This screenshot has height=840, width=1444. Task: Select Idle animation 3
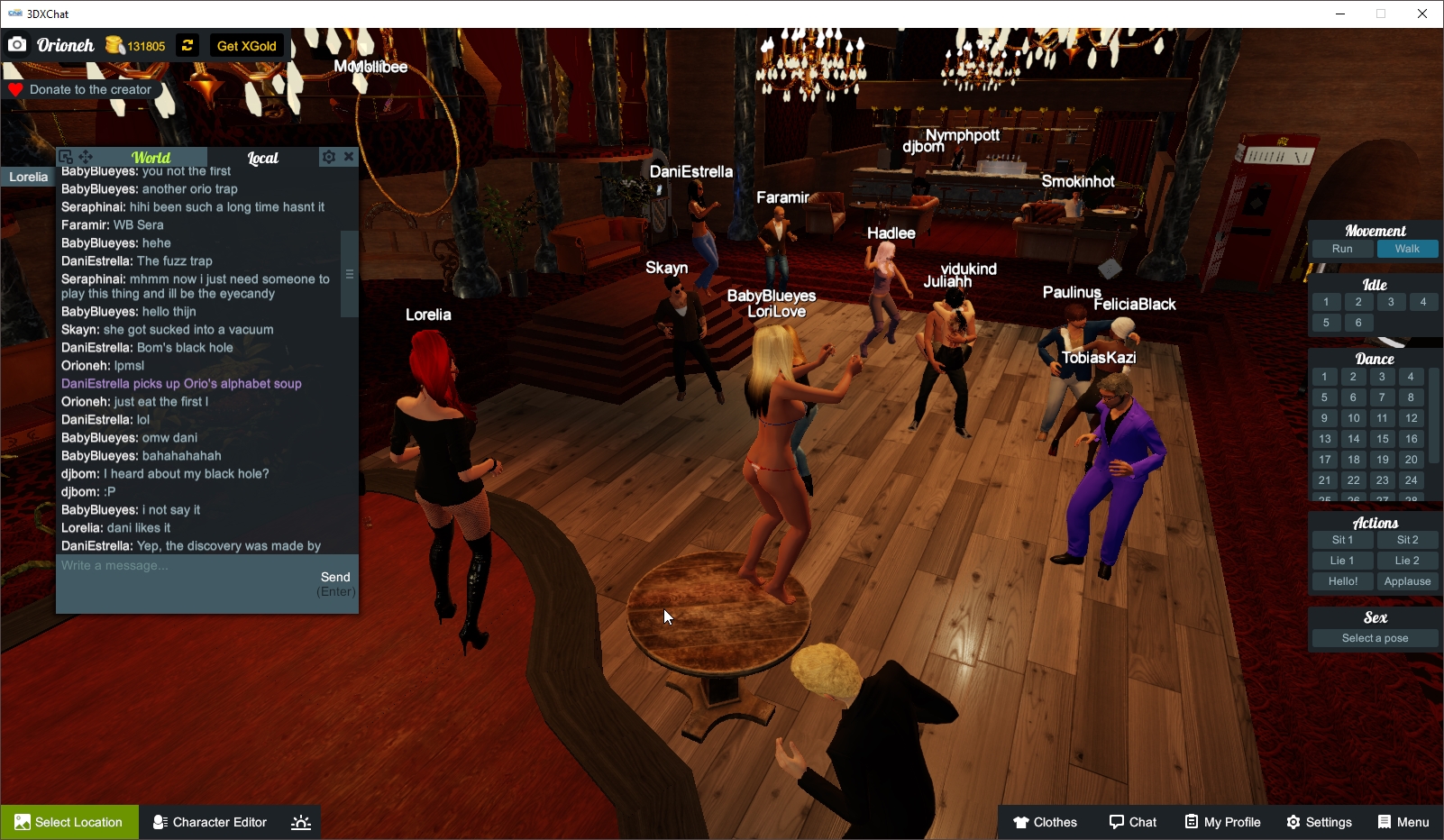[x=1391, y=302]
